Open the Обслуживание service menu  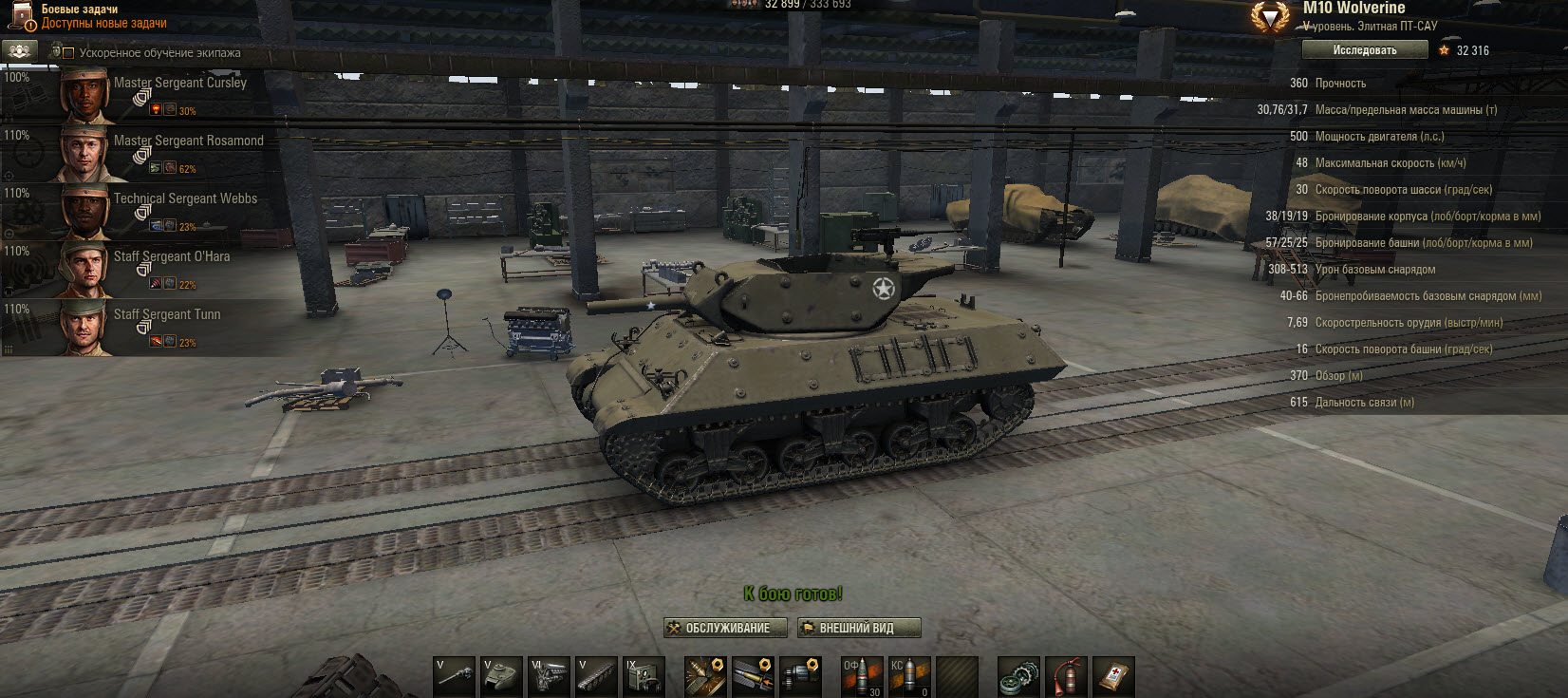[x=726, y=628]
